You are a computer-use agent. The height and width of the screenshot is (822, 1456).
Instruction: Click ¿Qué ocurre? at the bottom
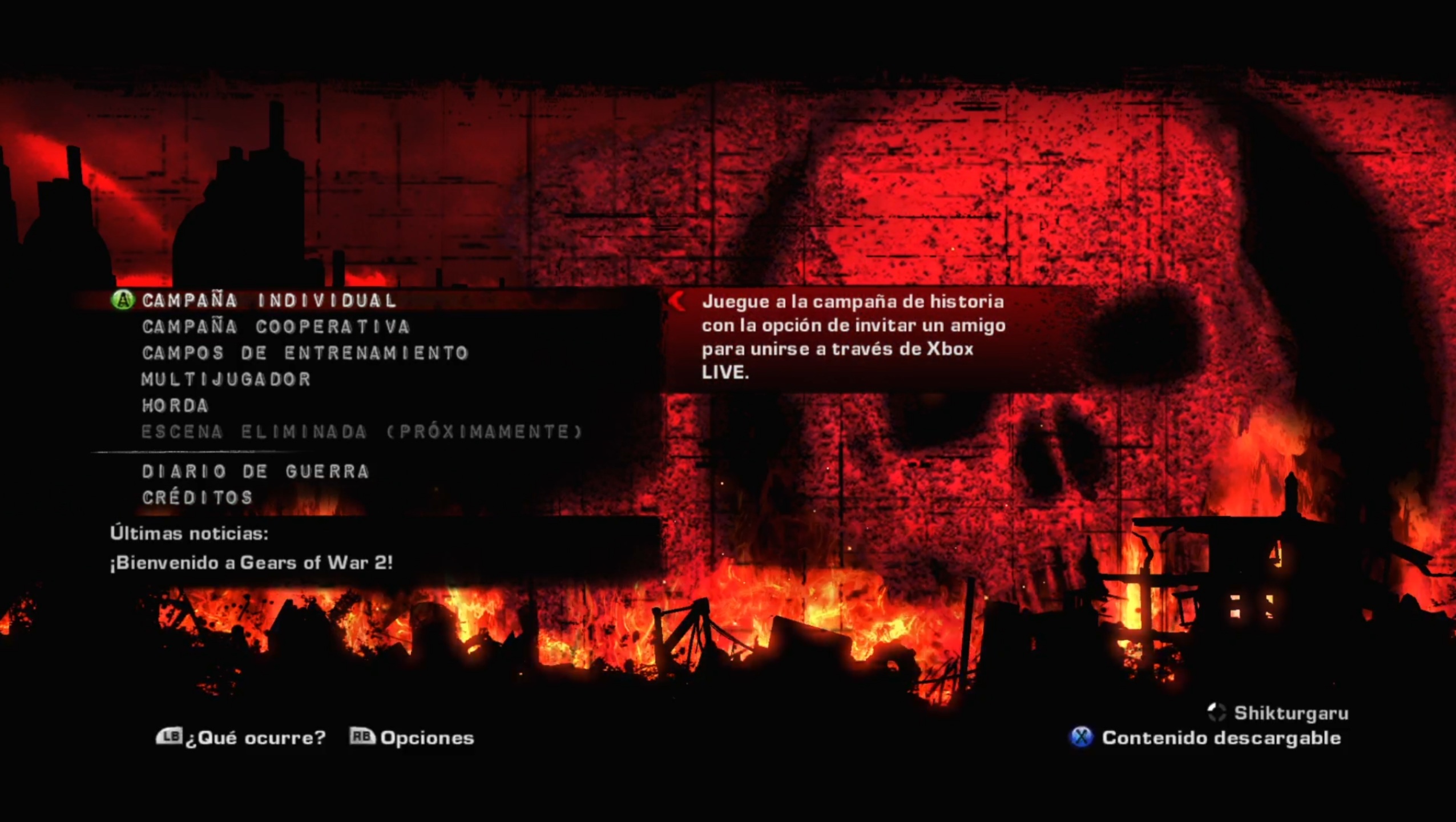pyautogui.click(x=254, y=738)
